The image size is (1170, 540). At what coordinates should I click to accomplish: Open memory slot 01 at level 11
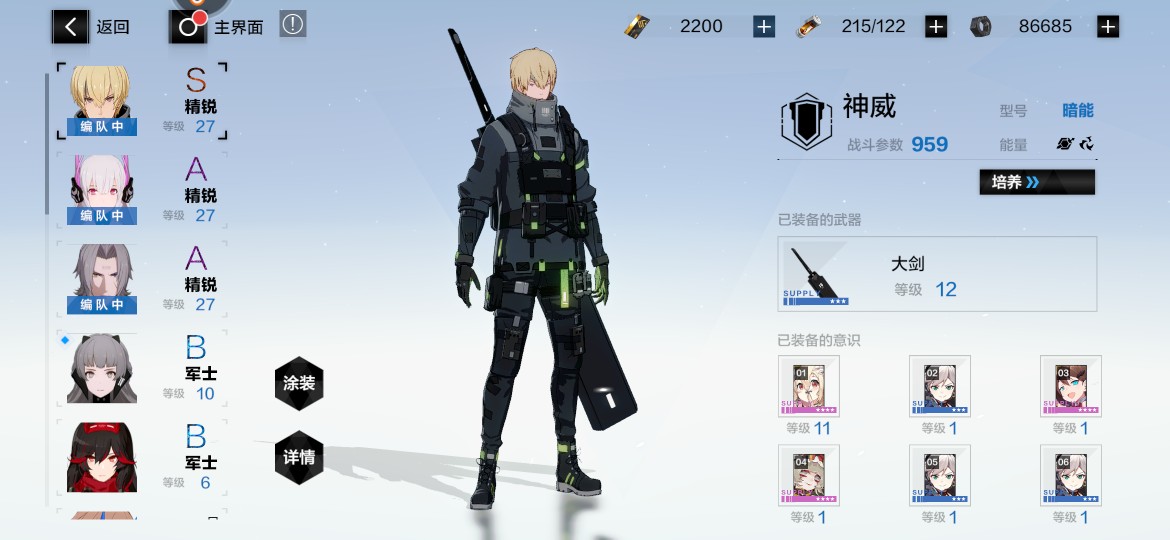point(809,386)
